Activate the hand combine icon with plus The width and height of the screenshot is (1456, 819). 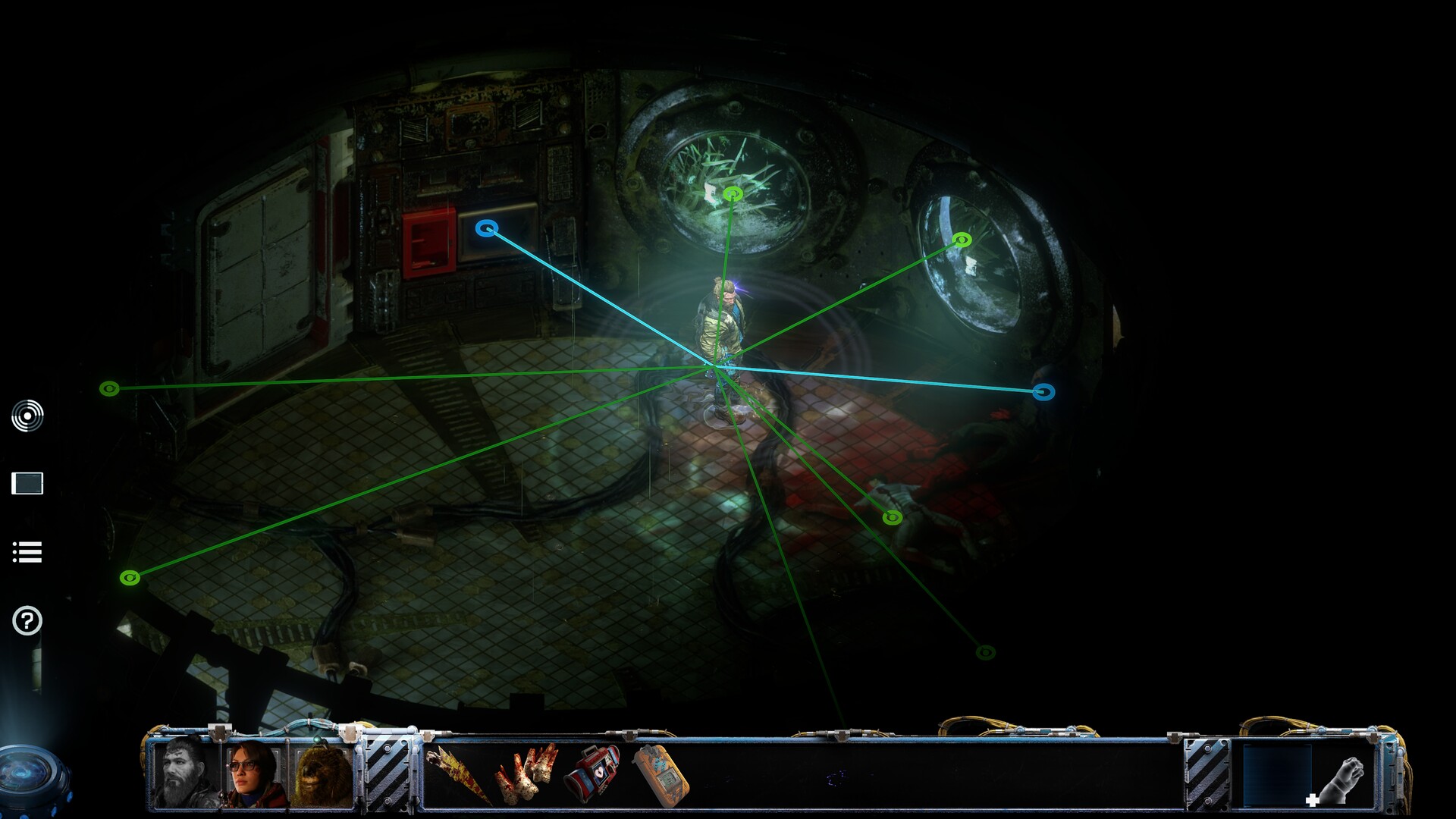pos(1340,780)
